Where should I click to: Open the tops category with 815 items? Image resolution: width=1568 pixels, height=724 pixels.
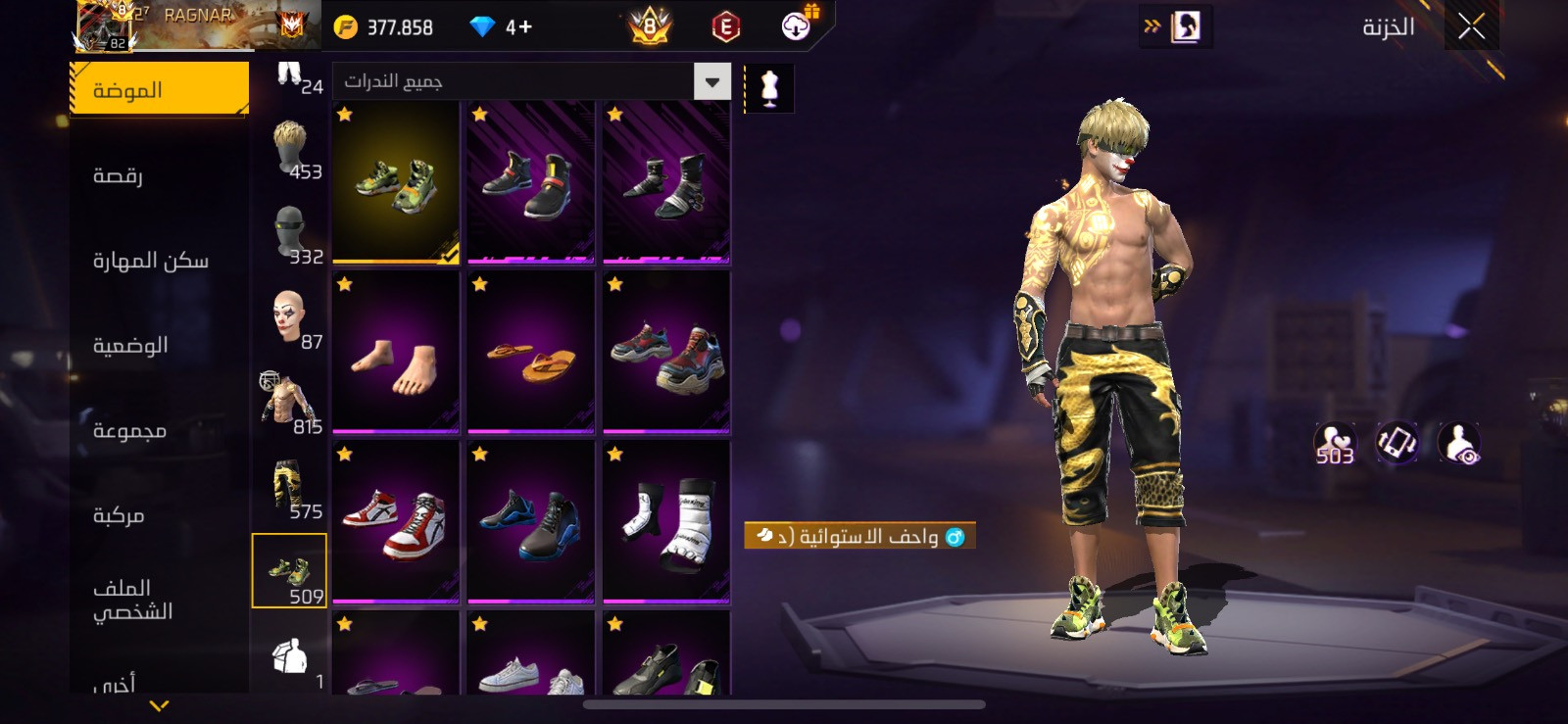pos(290,404)
